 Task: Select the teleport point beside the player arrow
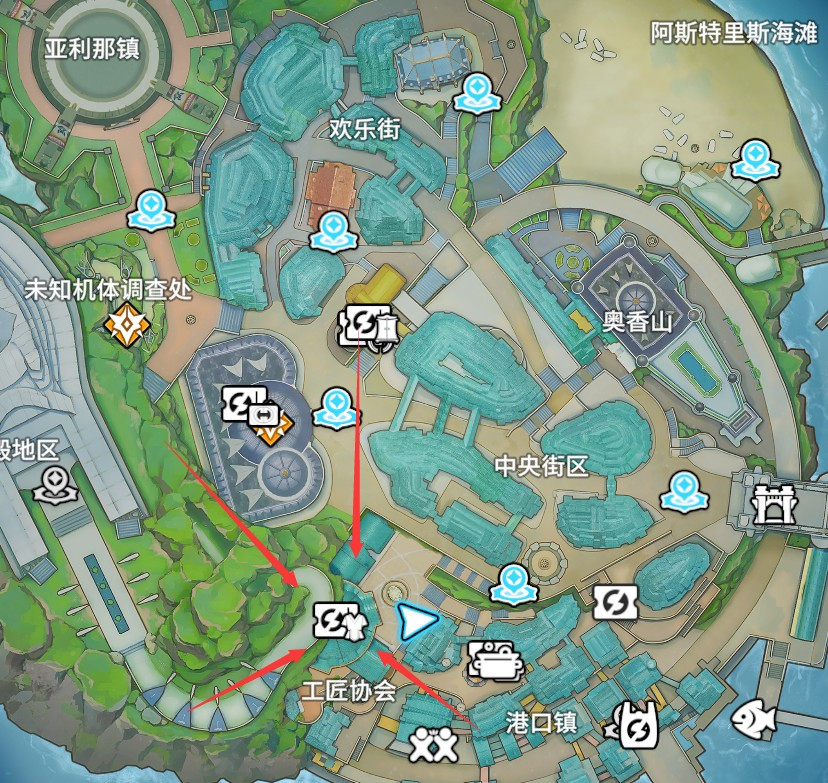pyautogui.click(x=515, y=582)
